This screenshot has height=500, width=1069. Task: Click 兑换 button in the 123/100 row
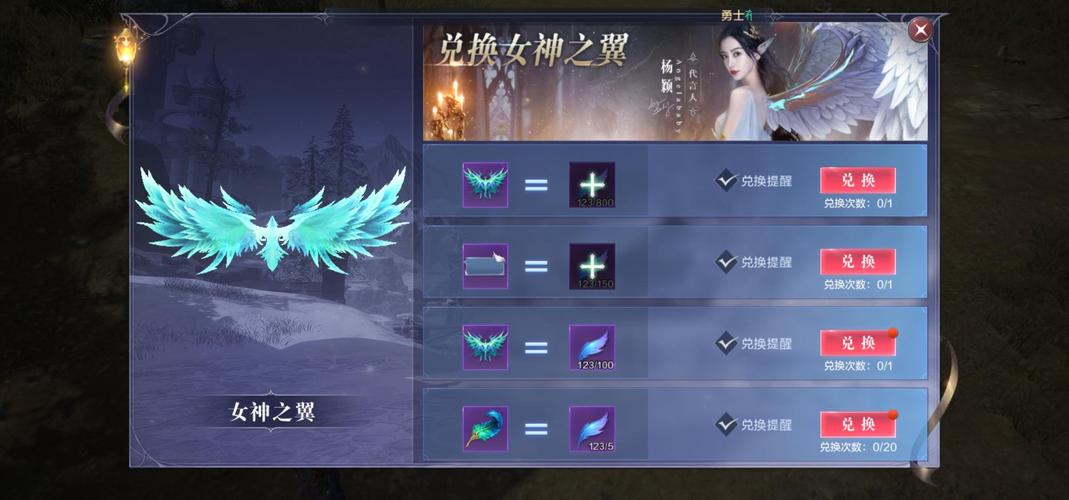click(857, 343)
